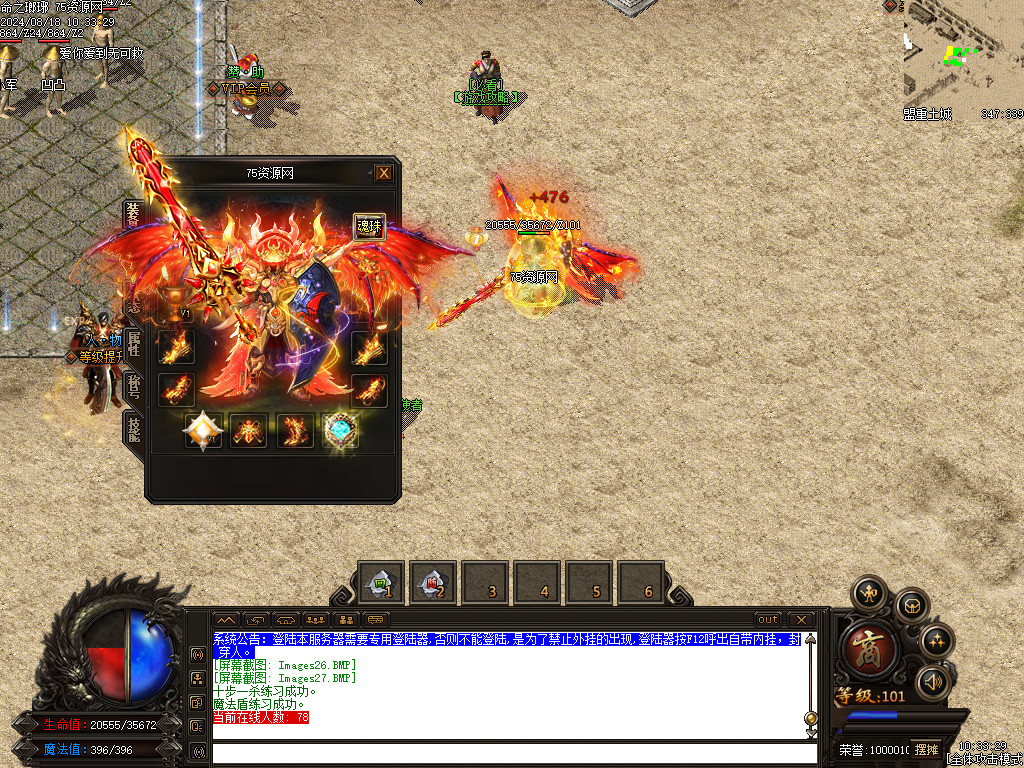Switch to the 装备 tab

(x=133, y=215)
